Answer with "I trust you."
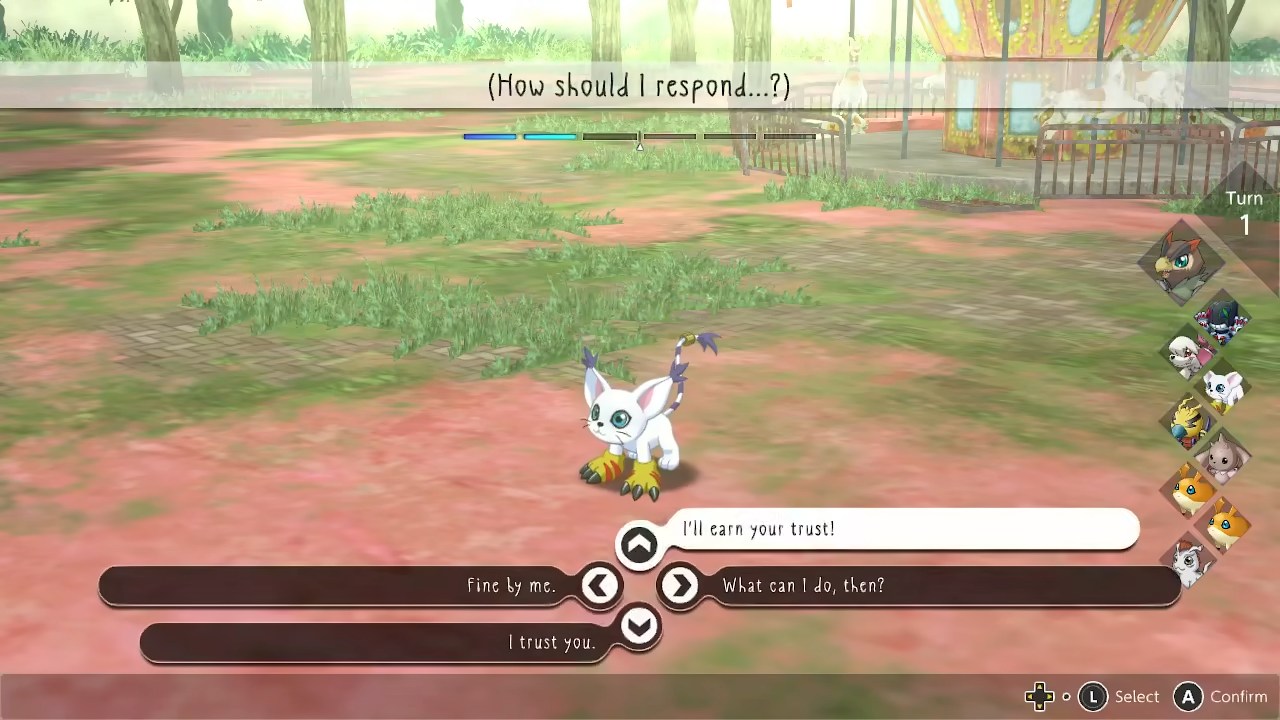 tap(551, 642)
